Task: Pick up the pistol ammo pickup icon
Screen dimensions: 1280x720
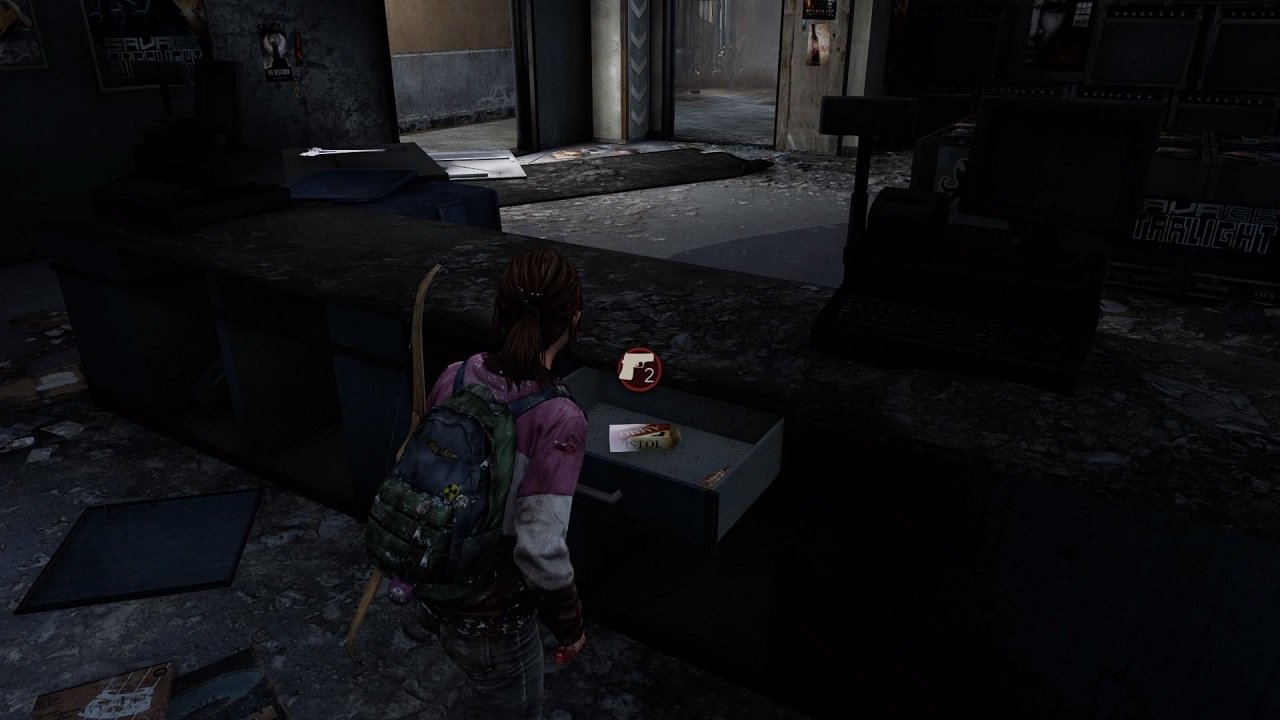Action: 638,368
